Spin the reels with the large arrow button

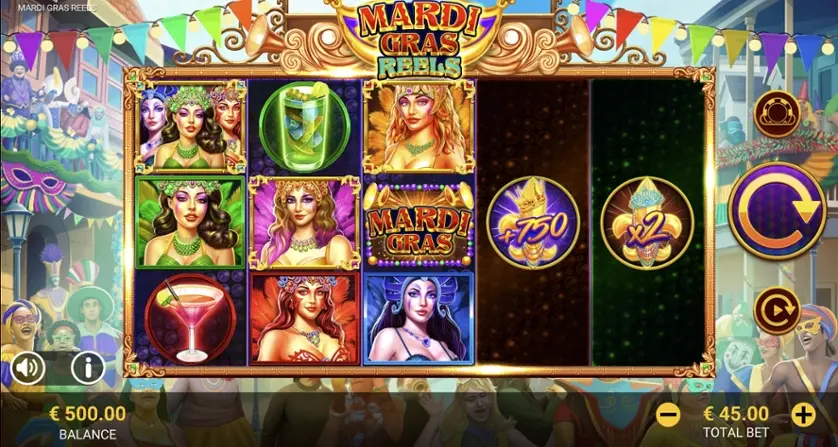(x=776, y=211)
